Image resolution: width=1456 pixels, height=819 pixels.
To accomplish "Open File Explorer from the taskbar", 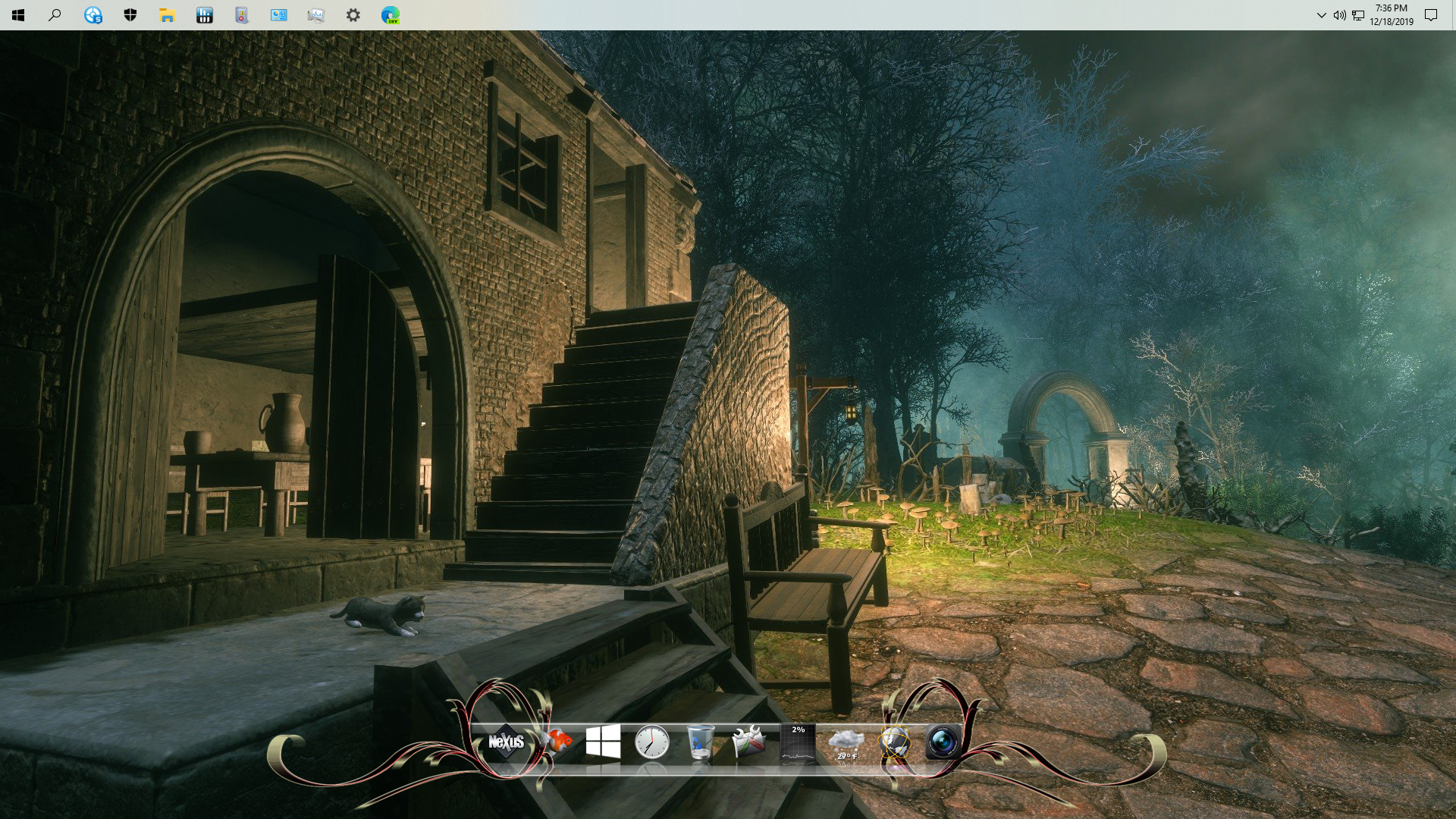I will point(167,15).
